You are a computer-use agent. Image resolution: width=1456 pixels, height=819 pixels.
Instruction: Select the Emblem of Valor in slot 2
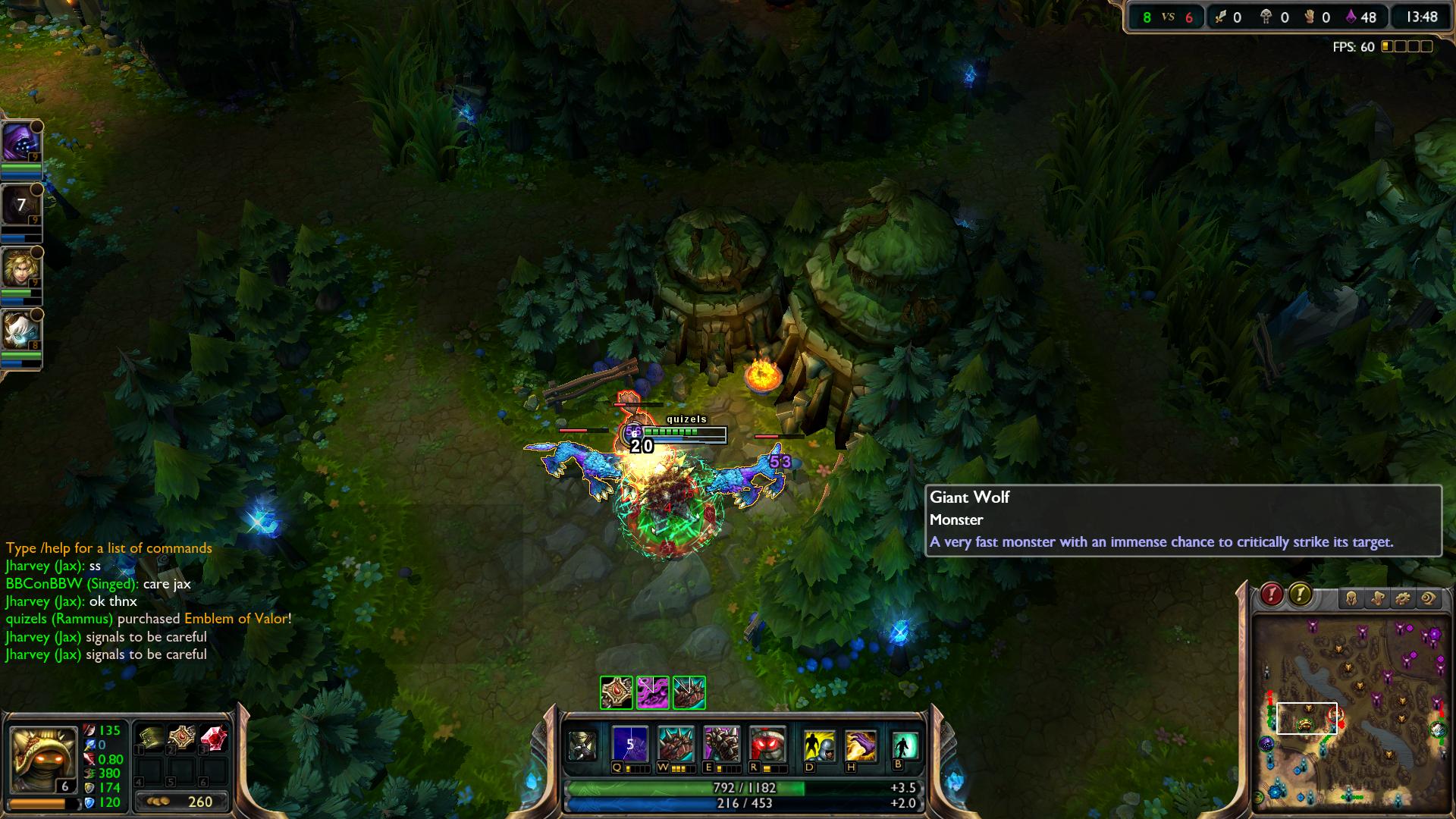[x=182, y=738]
